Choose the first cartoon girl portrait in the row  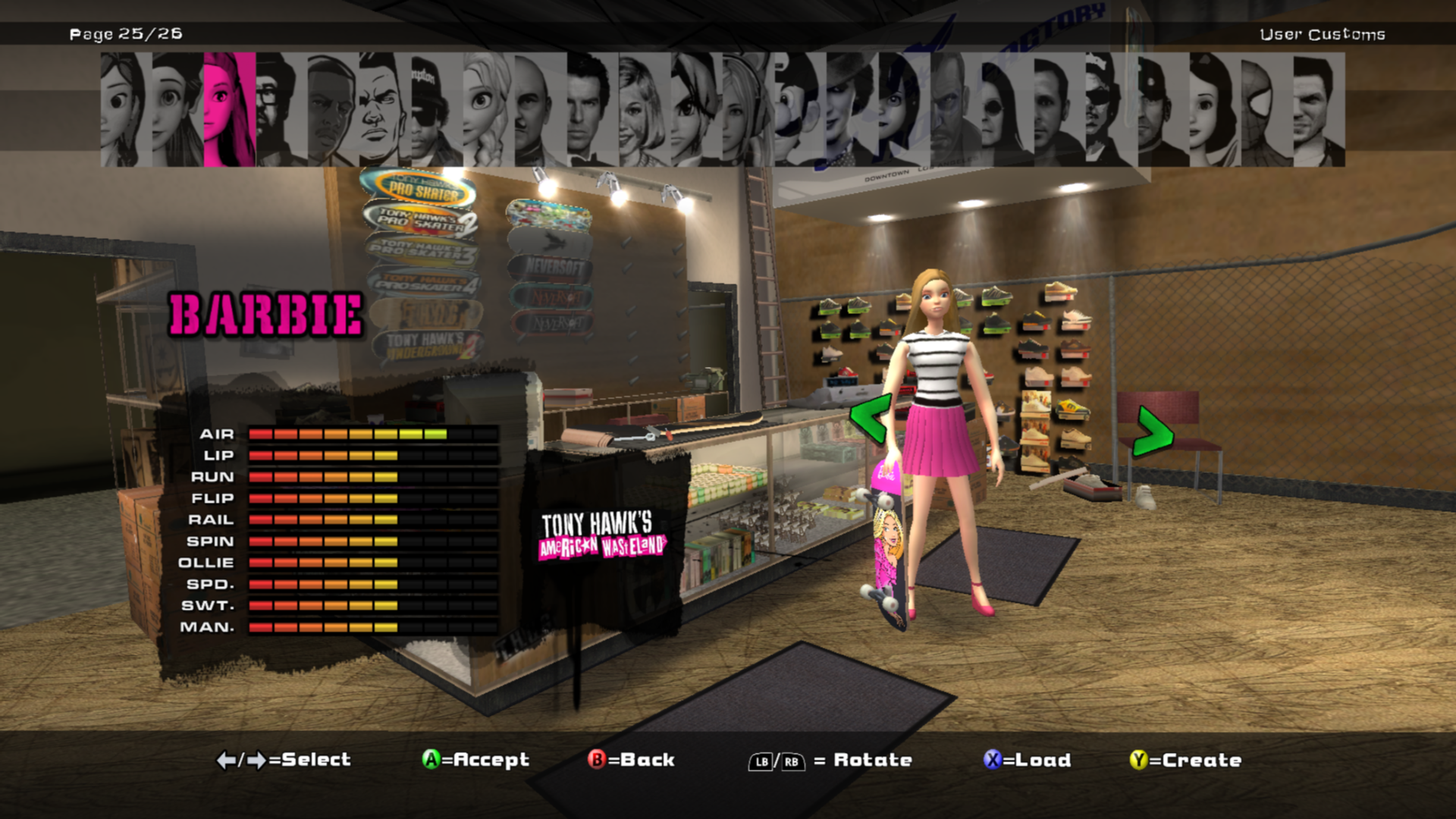(126, 109)
